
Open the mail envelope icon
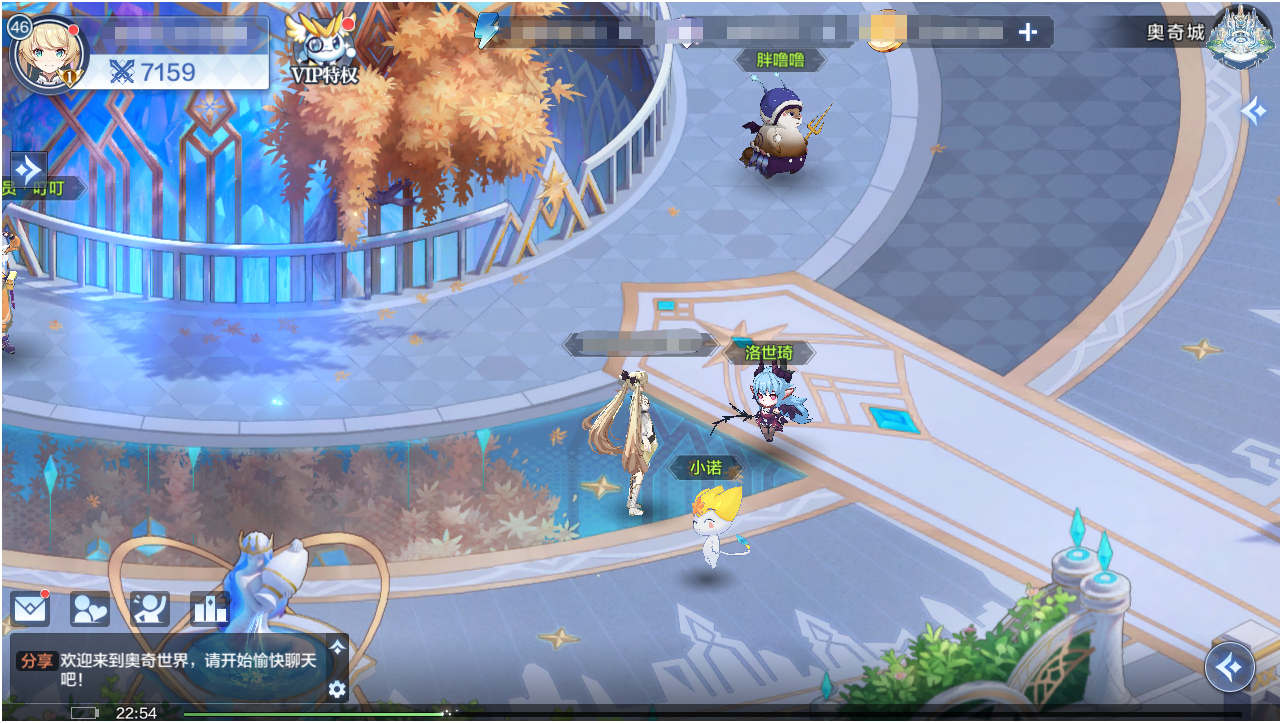[30, 608]
